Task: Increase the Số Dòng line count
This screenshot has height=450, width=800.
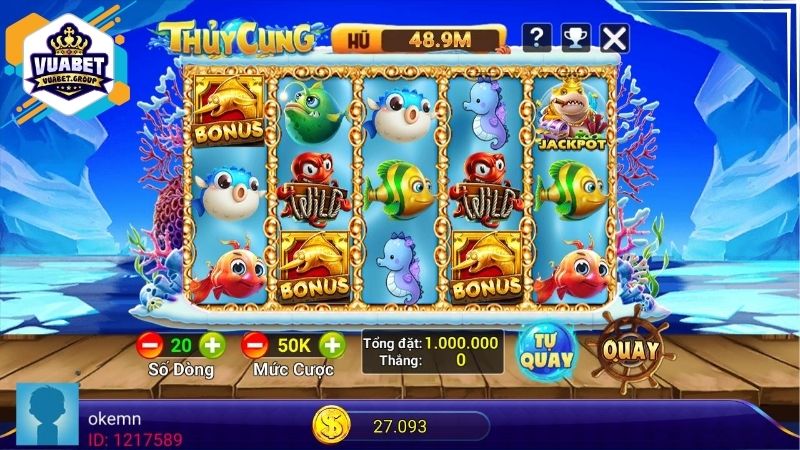Action: click(212, 345)
